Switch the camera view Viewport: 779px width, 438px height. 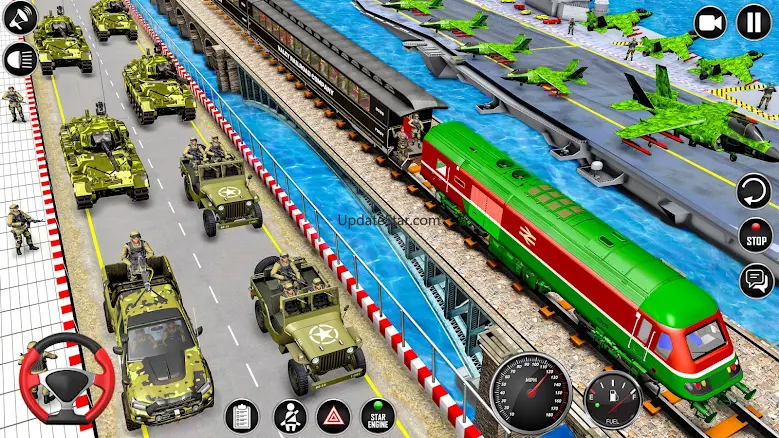pyautogui.click(x=710, y=22)
